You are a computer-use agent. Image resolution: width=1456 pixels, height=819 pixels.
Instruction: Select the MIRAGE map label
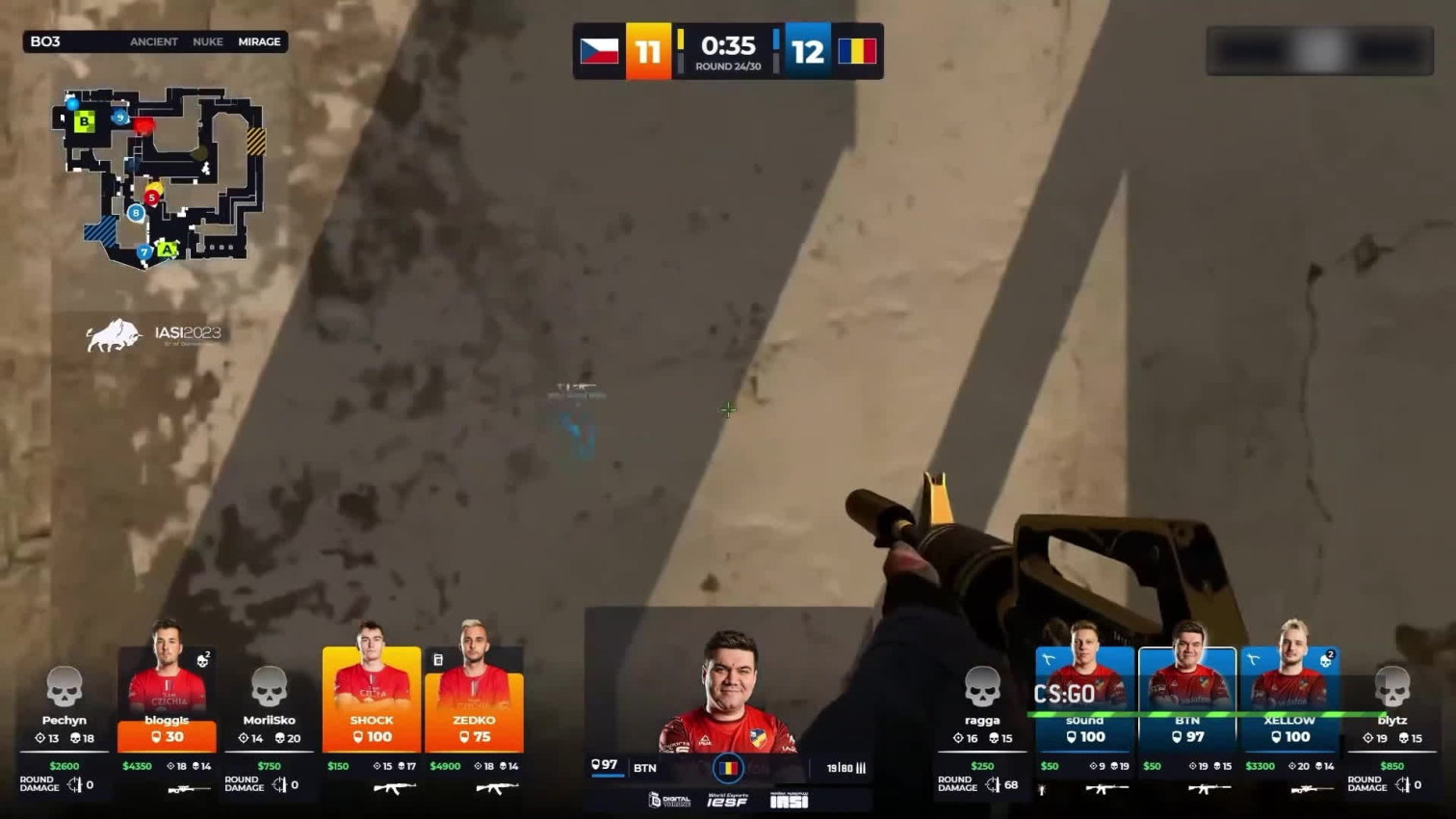(259, 41)
